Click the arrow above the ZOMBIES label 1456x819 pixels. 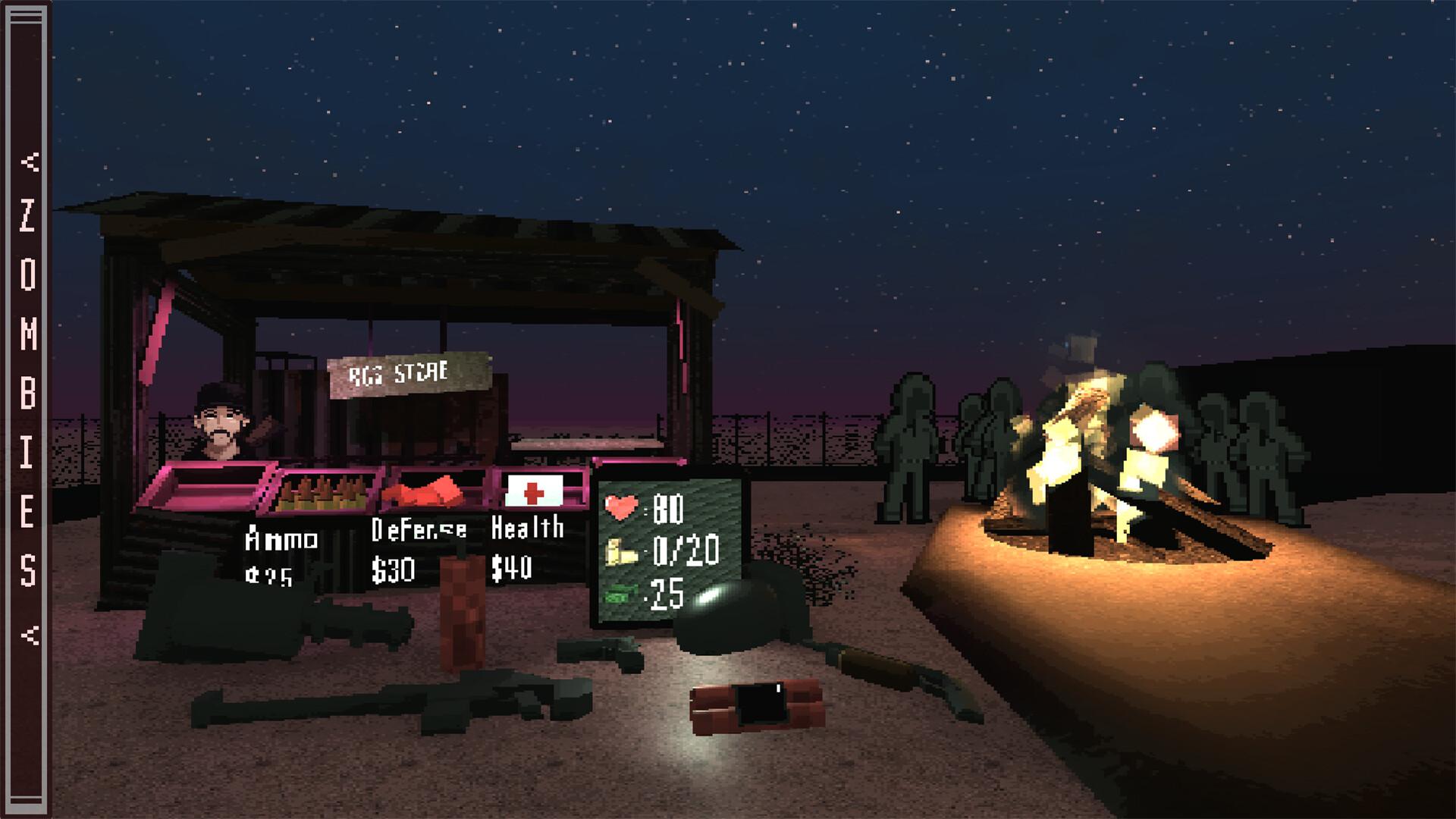30,161
